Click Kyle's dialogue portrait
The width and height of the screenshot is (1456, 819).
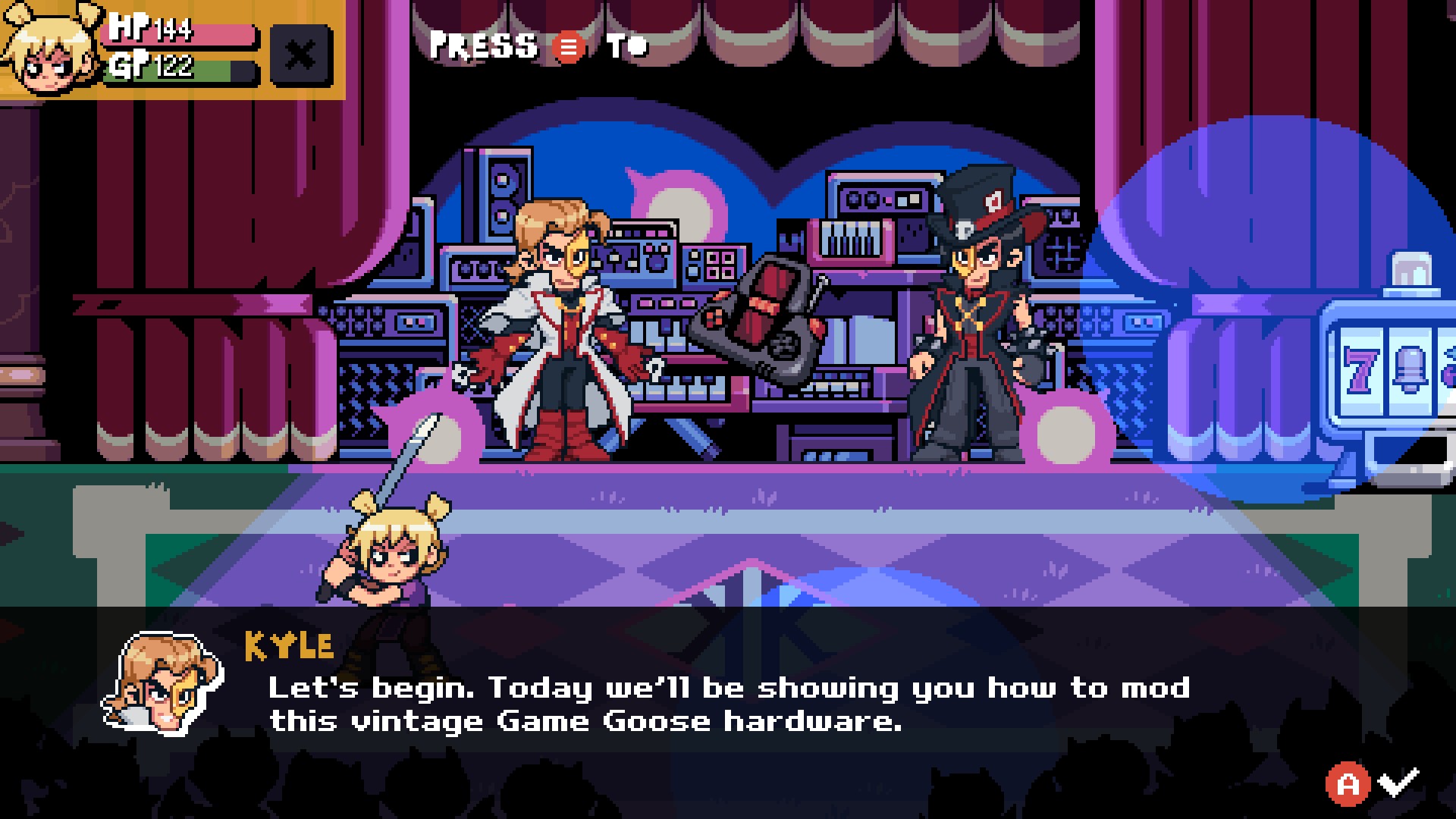[163, 681]
